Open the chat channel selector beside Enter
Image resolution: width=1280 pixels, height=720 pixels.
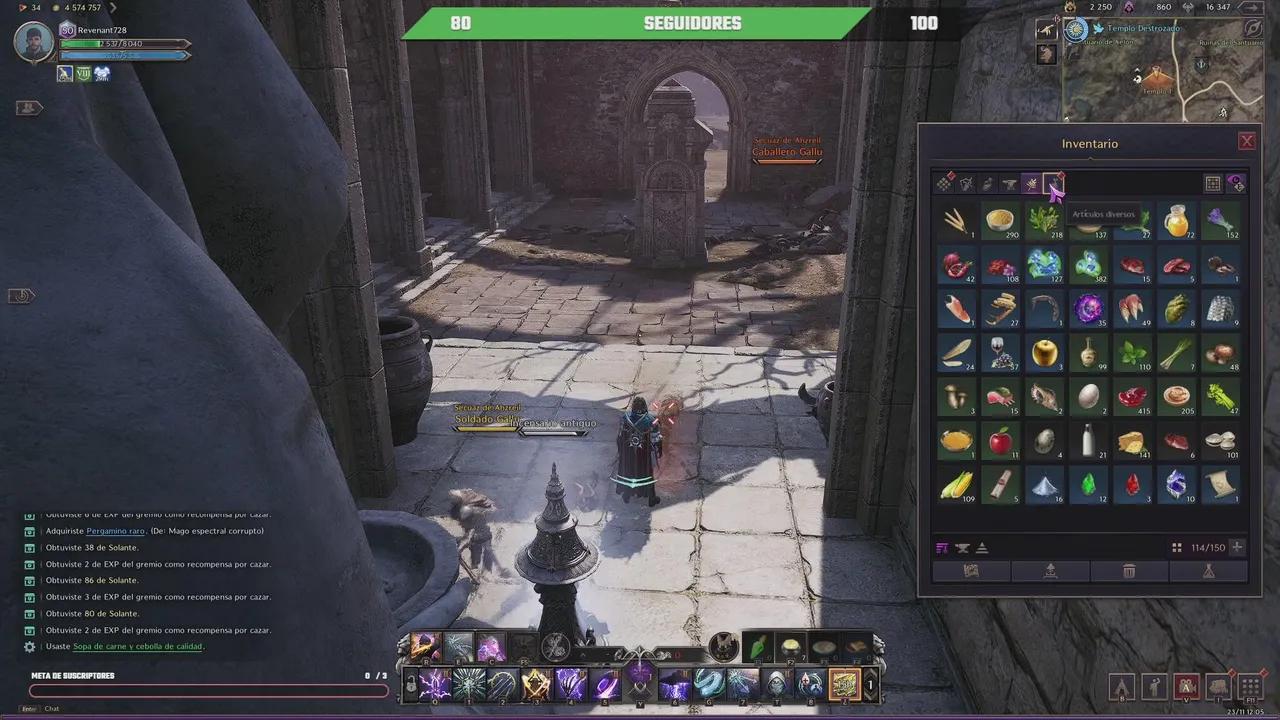(x=28, y=709)
